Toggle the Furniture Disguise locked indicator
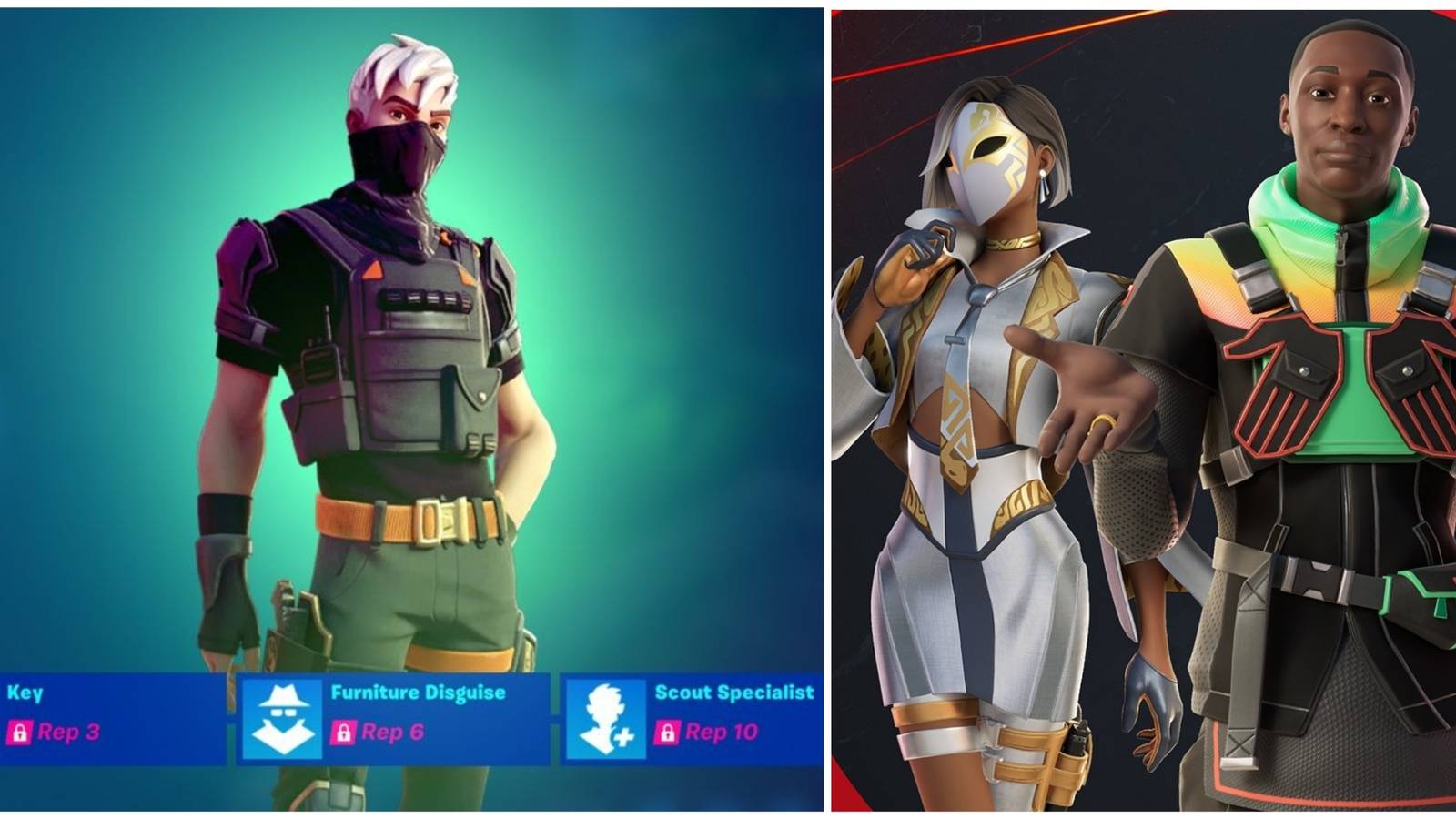 345,732
